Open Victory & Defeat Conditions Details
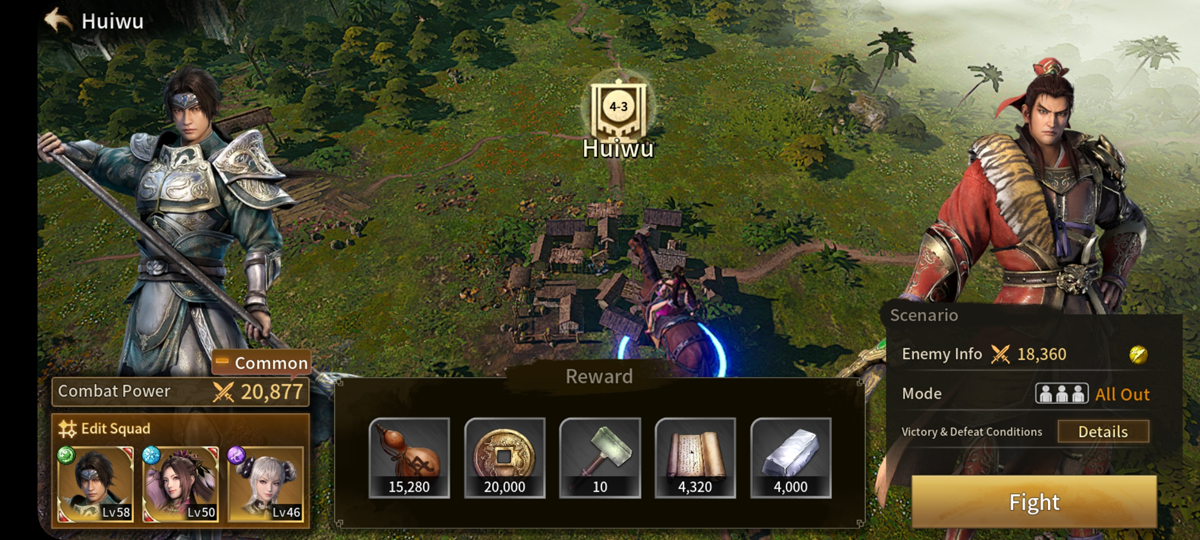 1103,432
